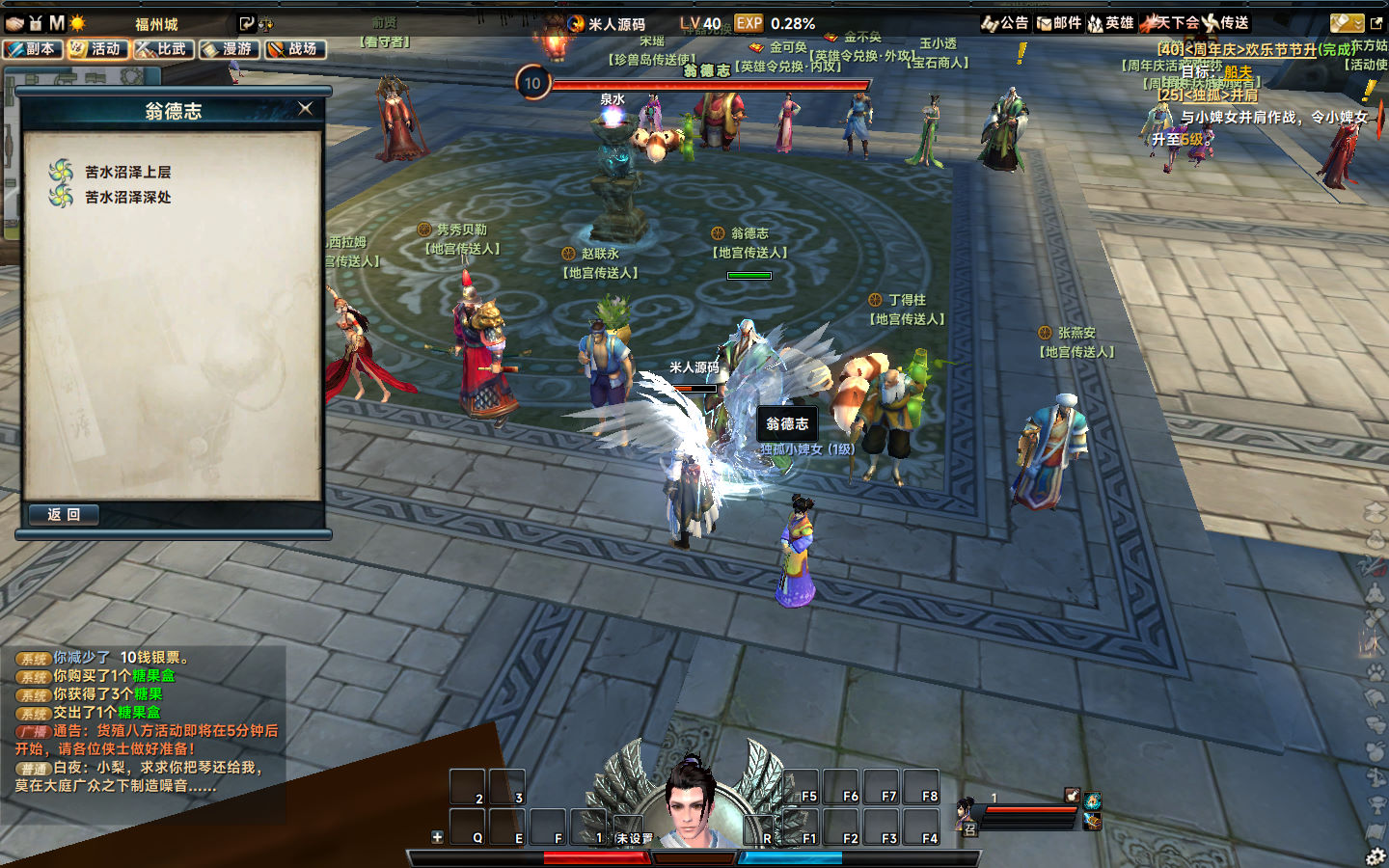Select the 周年庆 欢乐节节升 quest tracker entry

[1254, 49]
